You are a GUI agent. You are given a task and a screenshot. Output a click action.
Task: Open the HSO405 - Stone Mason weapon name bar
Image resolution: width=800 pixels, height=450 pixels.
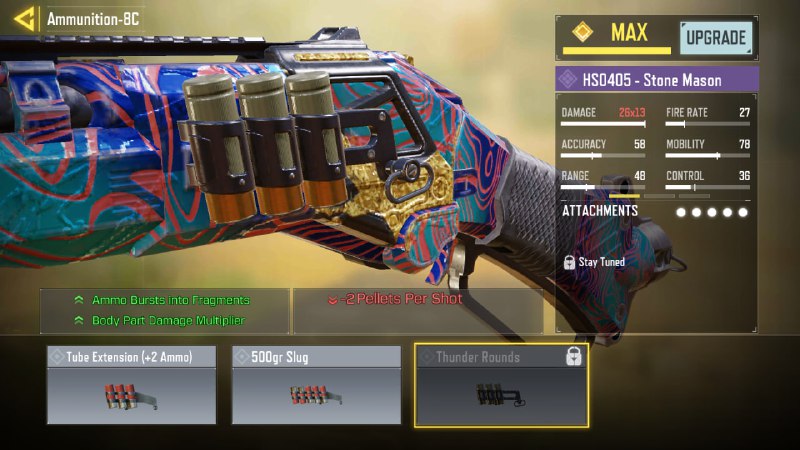click(x=657, y=79)
